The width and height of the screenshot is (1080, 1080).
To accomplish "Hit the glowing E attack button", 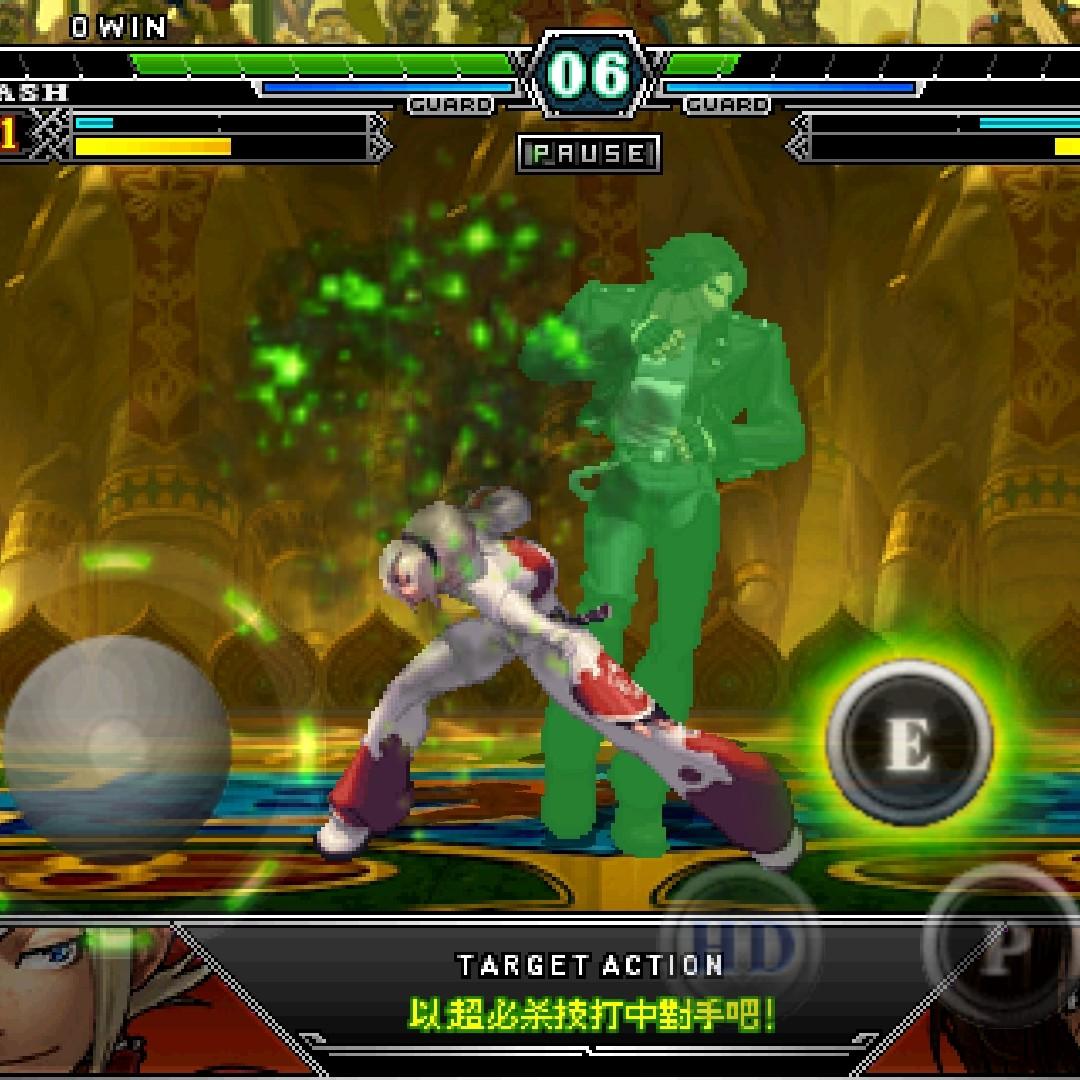I will click(x=908, y=741).
